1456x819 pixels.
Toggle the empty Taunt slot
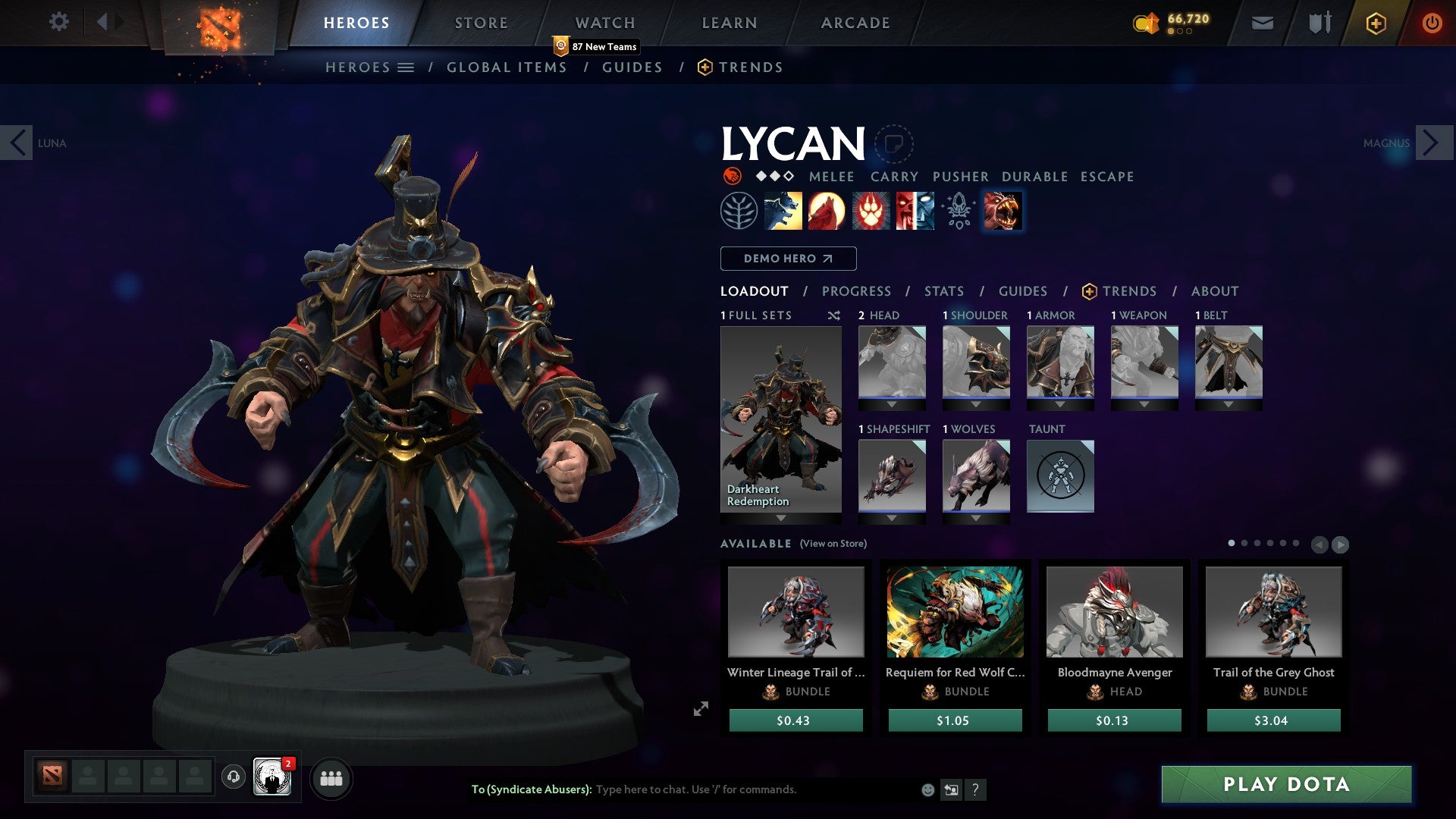(x=1060, y=476)
